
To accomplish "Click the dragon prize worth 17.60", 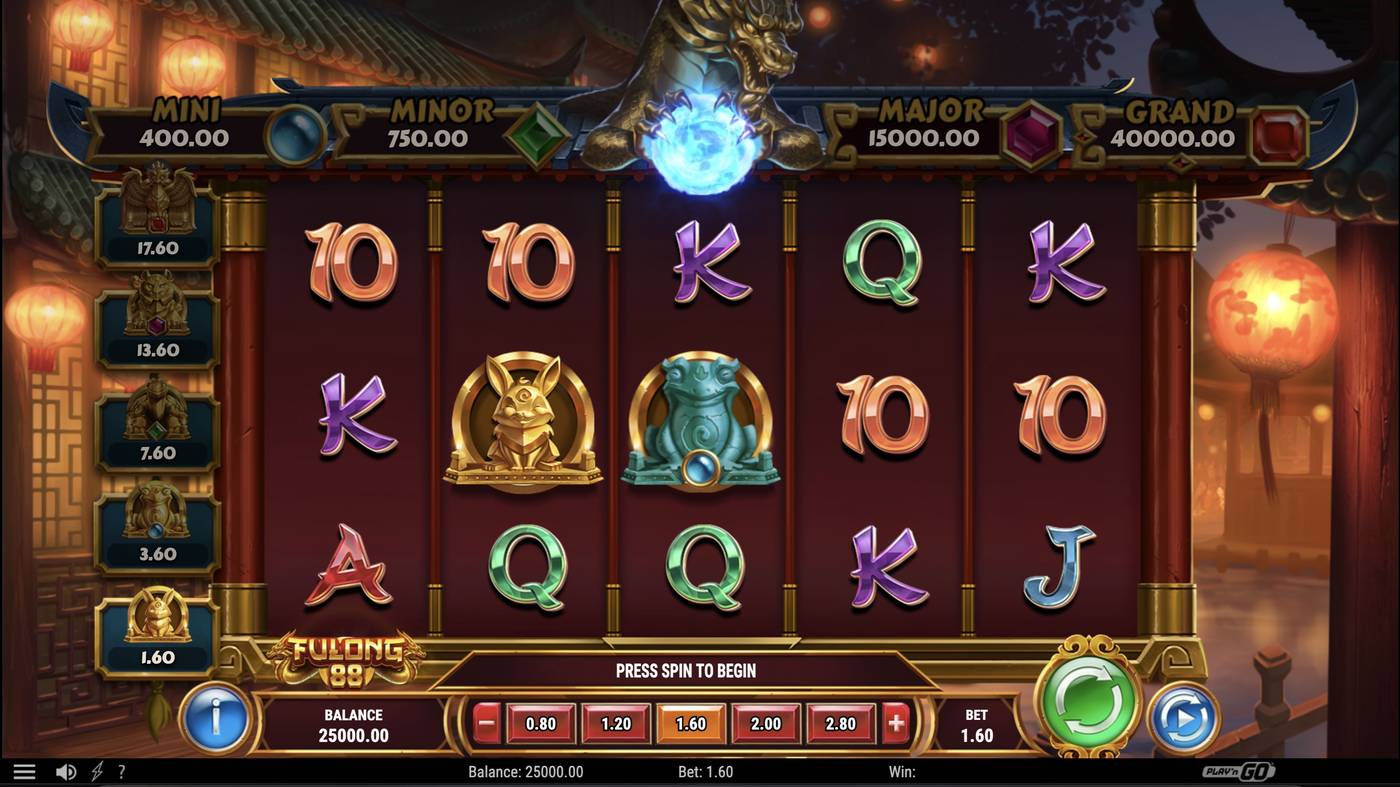I will pos(155,215).
